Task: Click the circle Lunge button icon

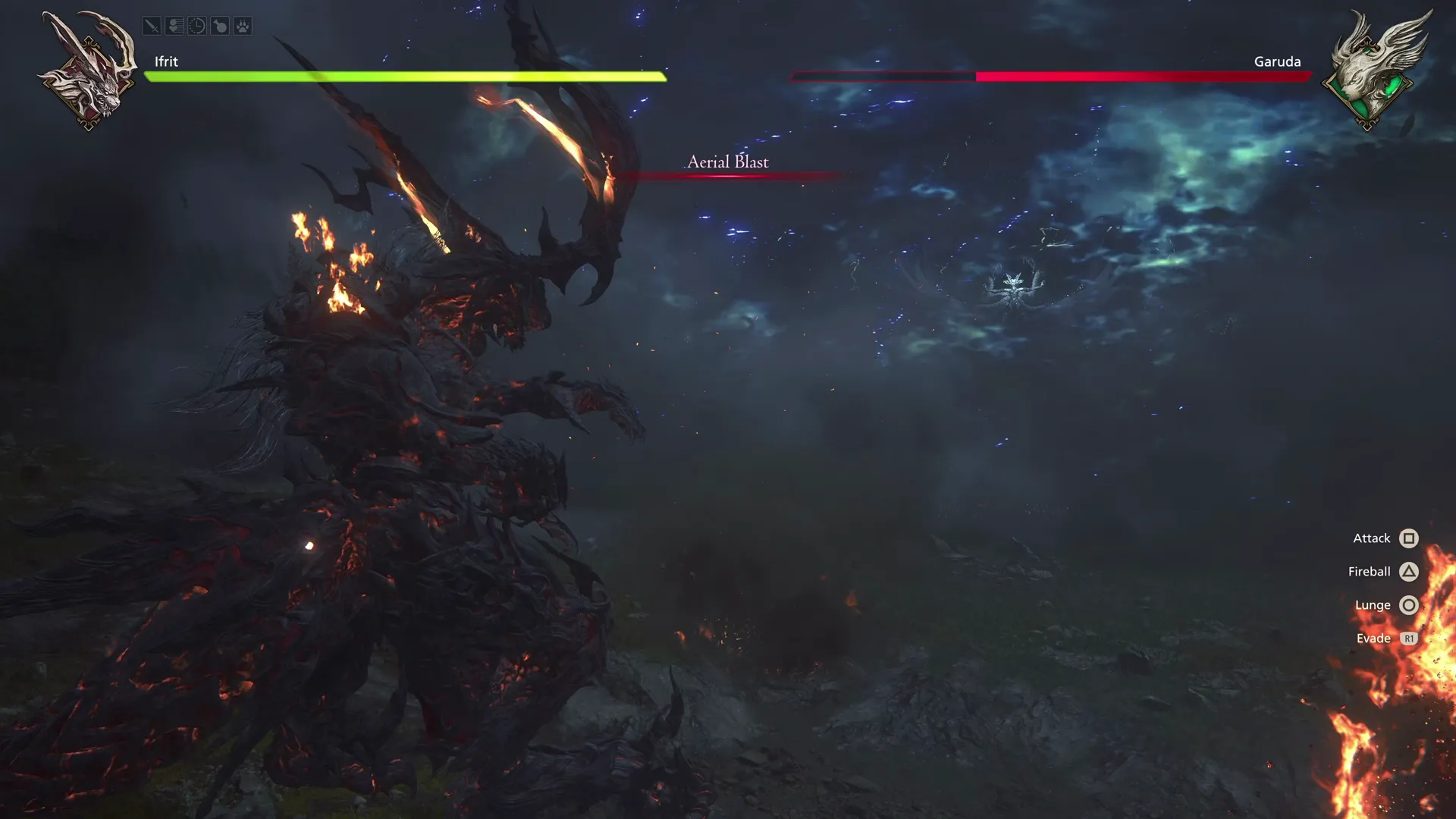Action: (1409, 604)
